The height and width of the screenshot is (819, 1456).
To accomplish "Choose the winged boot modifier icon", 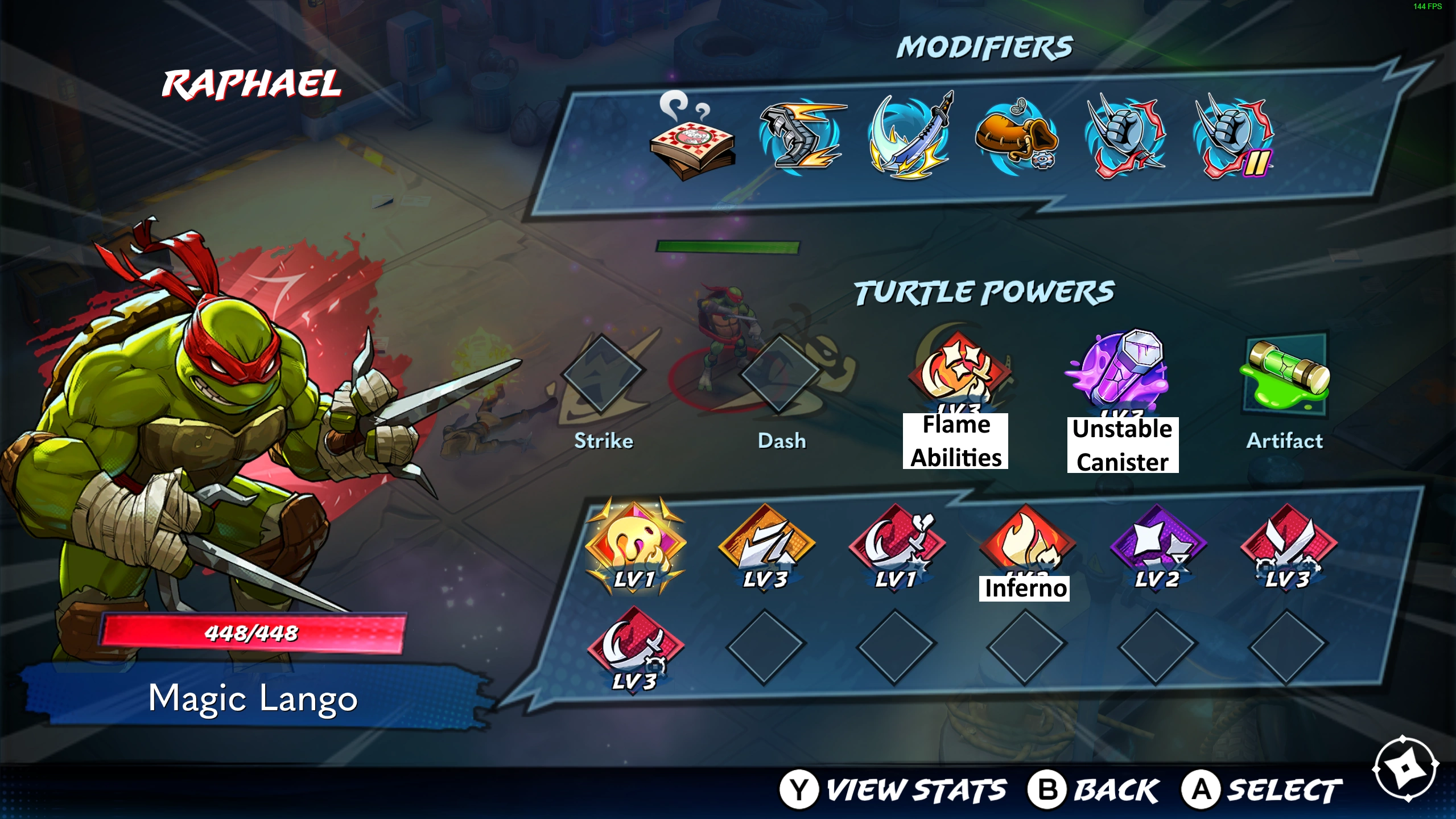I will (x=801, y=137).
